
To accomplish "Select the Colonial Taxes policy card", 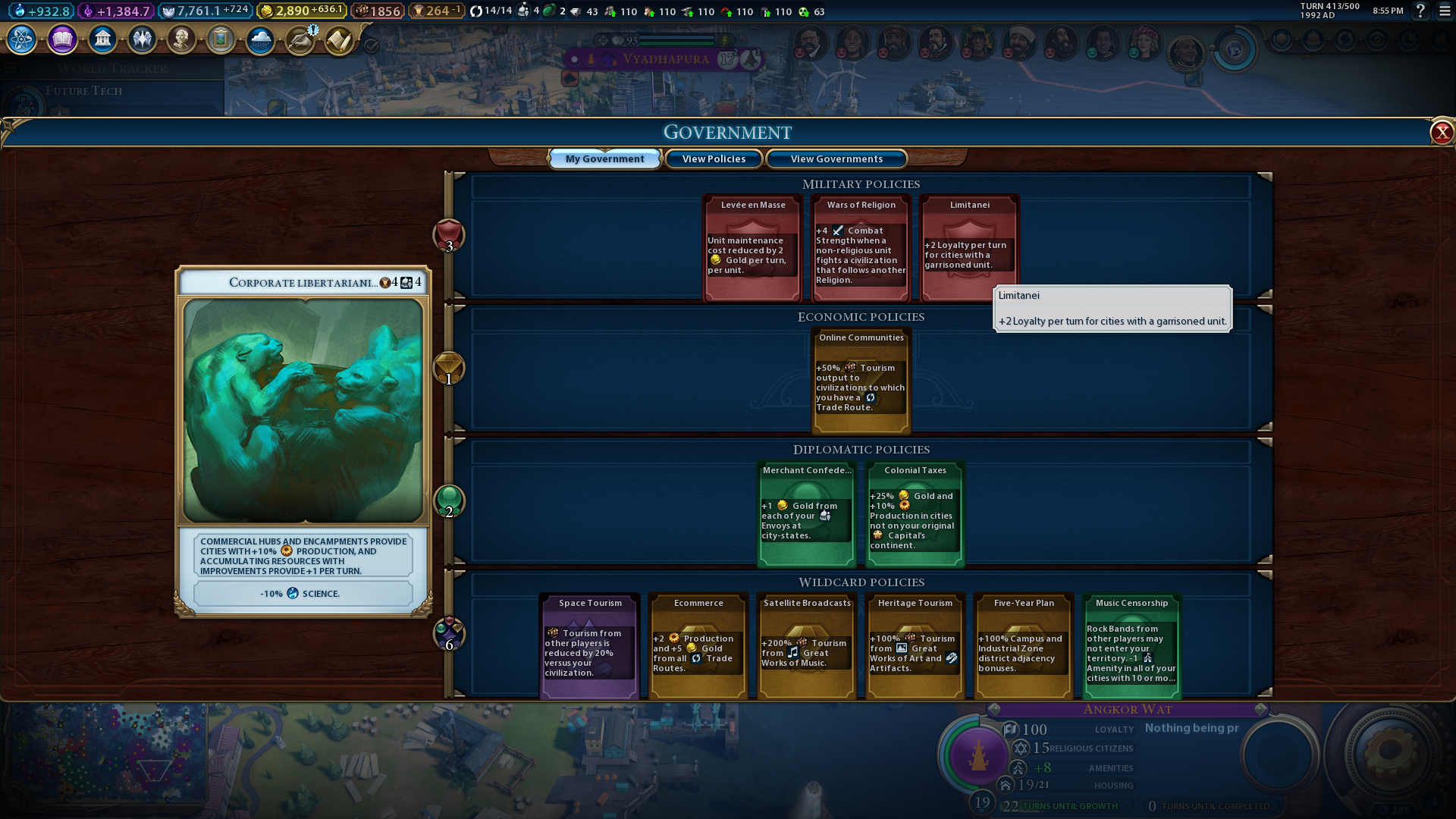I will [x=915, y=514].
